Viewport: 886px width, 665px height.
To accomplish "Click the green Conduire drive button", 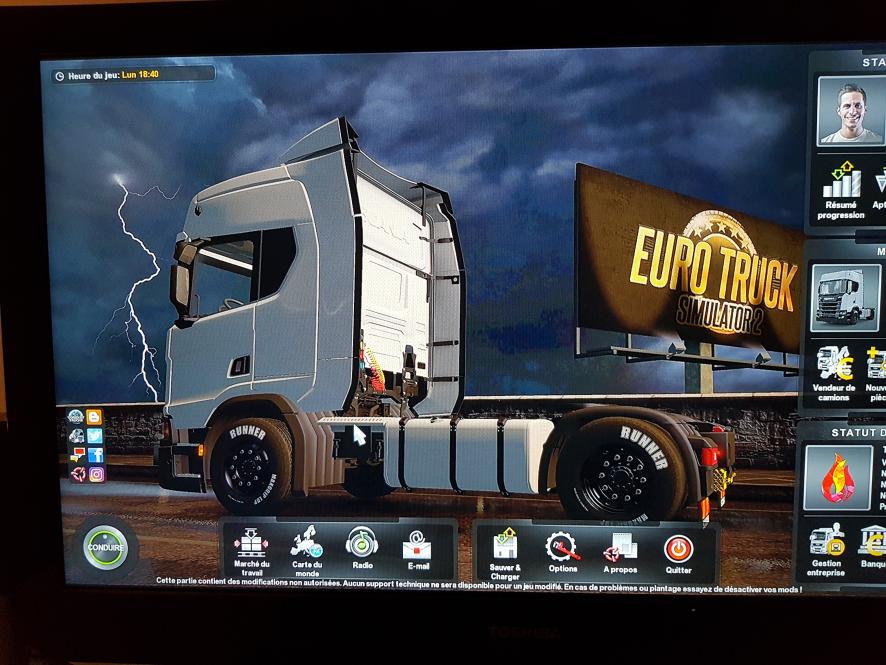I will click(x=105, y=548).
